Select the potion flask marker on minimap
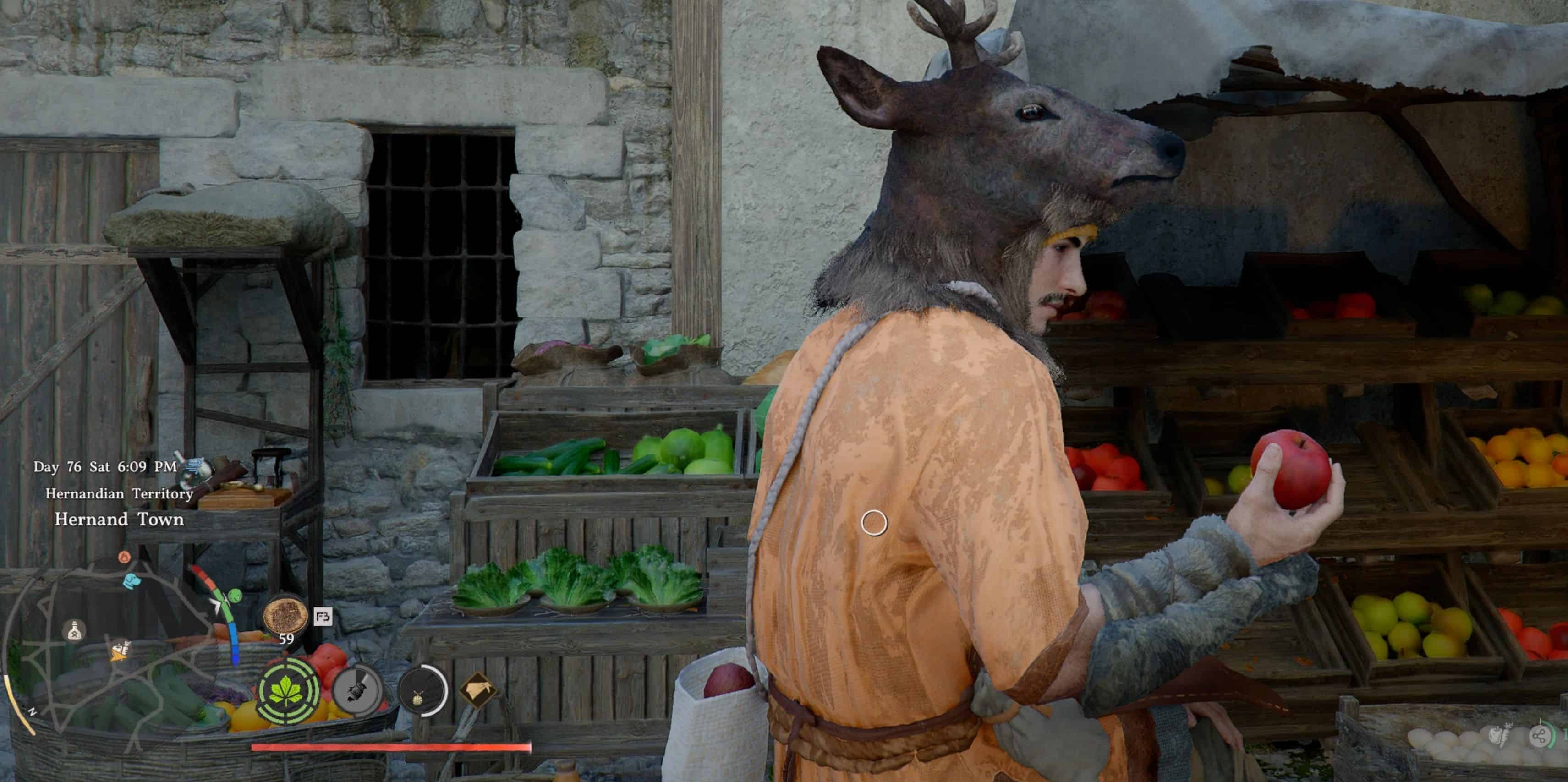This screenshot has height=782, width=1568. (x=74, y=630)
